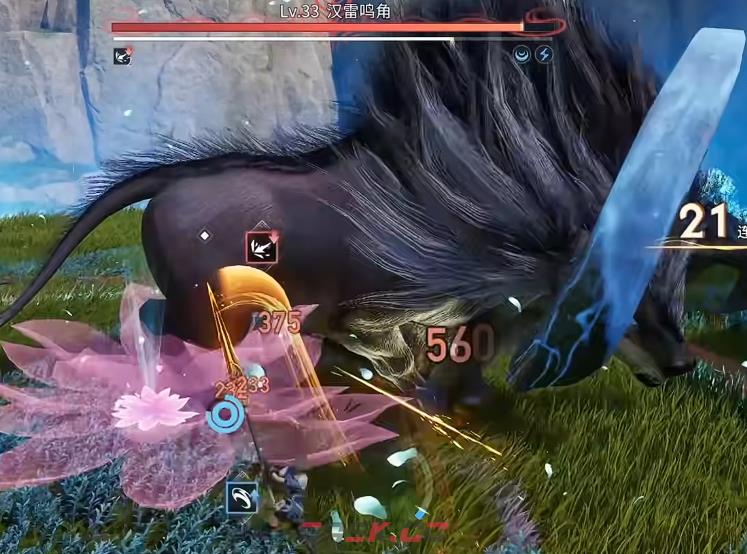Click the debuff icon below the boss health bar
Image resolution: width=747 pixels, height=554 pixels.
(x=122, y=56)
